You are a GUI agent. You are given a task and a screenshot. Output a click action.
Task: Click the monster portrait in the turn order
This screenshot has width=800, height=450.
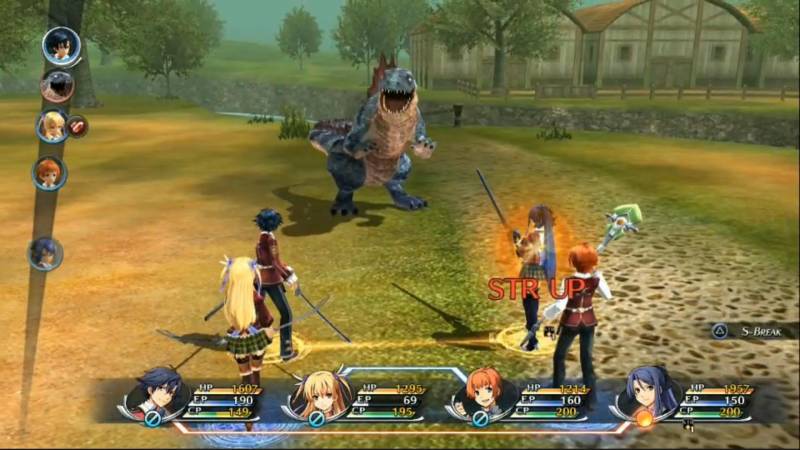point(57,86)
